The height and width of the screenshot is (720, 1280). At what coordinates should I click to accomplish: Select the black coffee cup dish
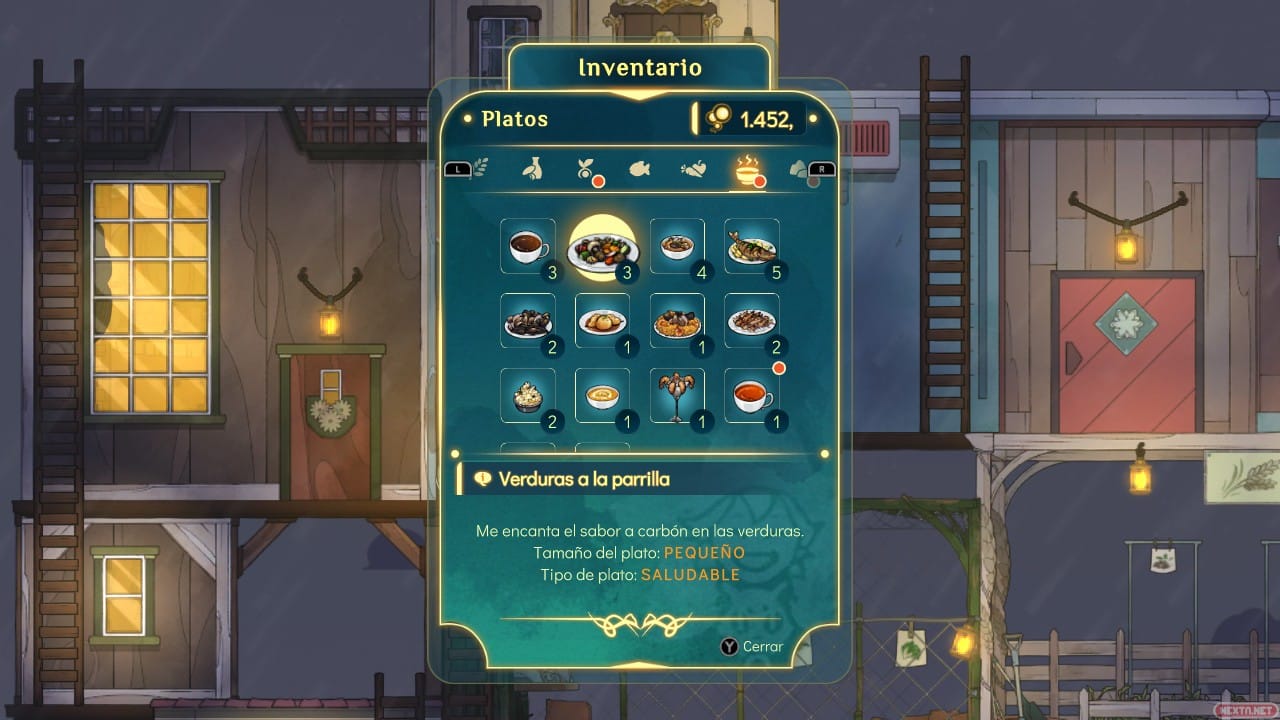pyautogui.click(x=527, y=246)
